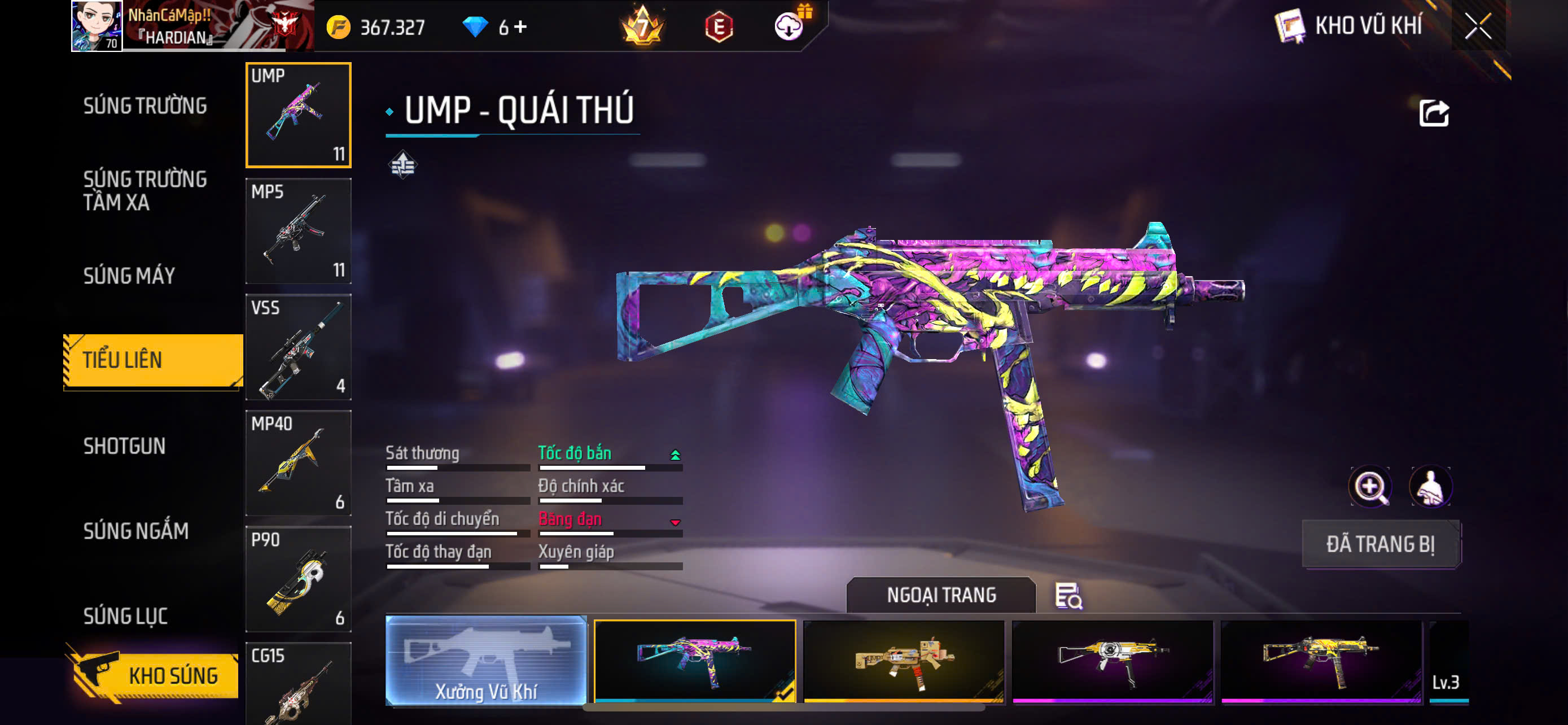Viewport: 1568px width, 725px height.
Task: Preview weapon on character icon
Action: coord(1430,486)
